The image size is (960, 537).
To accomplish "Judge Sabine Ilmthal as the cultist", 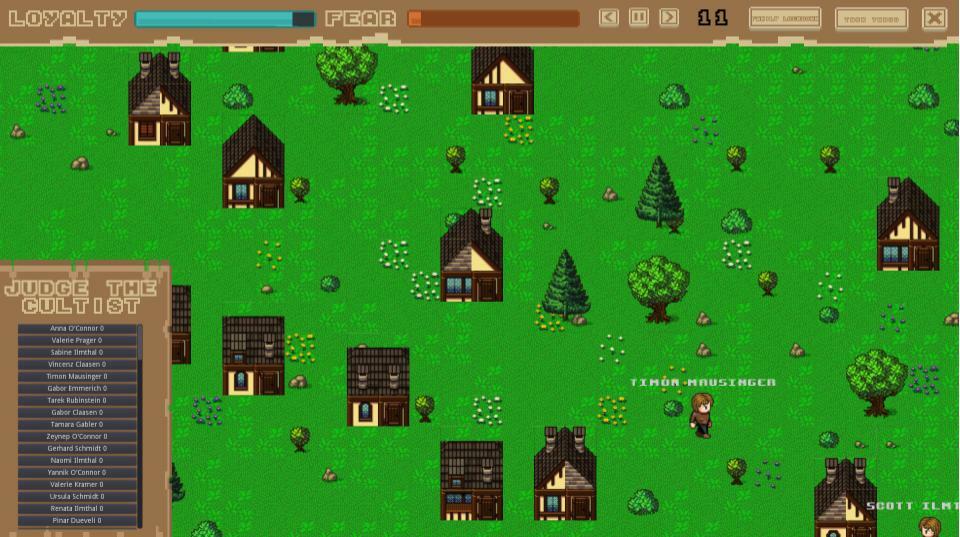I will [x=78, y=353].
